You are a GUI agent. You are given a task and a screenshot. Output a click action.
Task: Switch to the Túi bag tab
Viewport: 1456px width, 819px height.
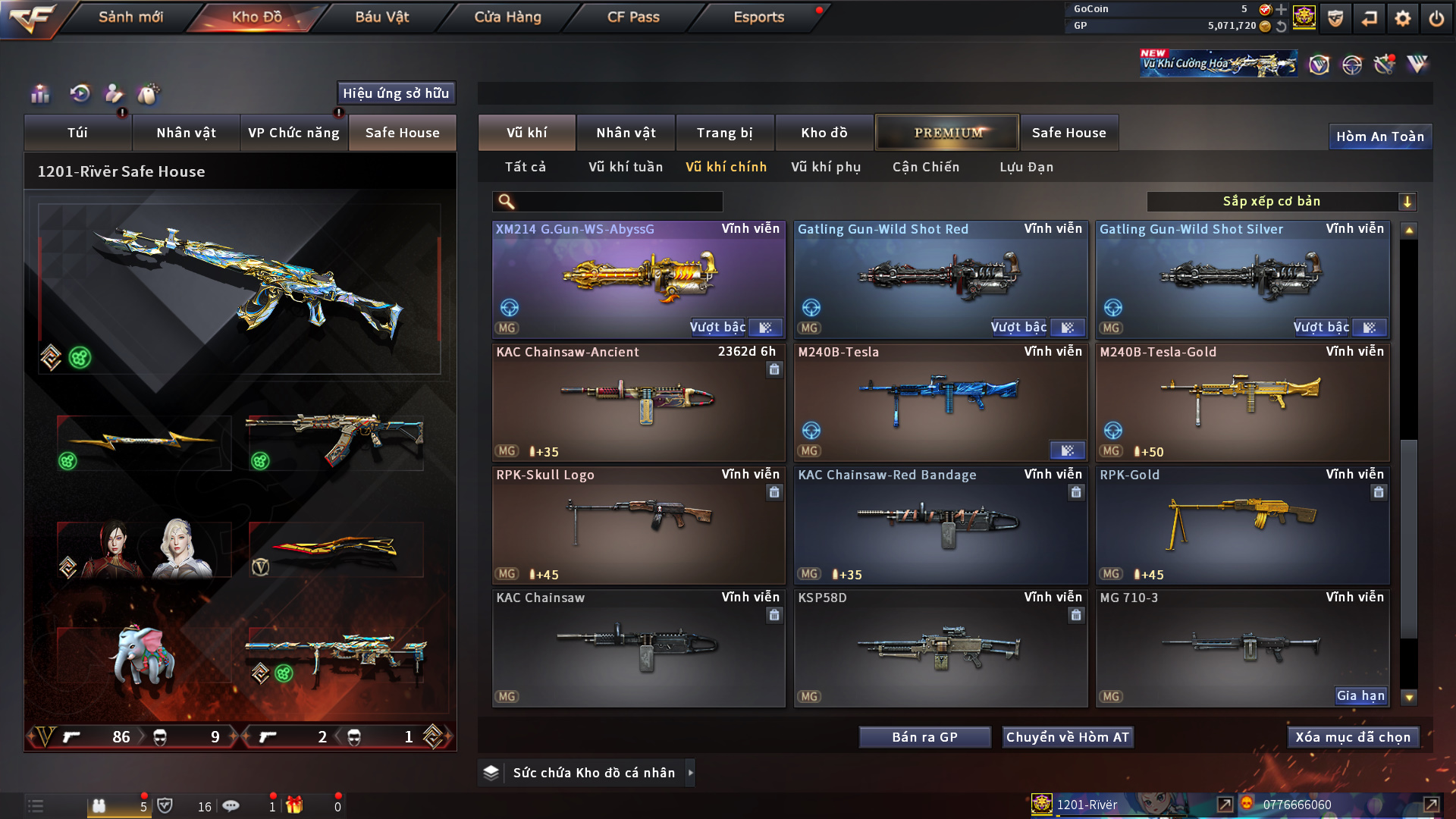pyautogui.click(x=77, y=133)
